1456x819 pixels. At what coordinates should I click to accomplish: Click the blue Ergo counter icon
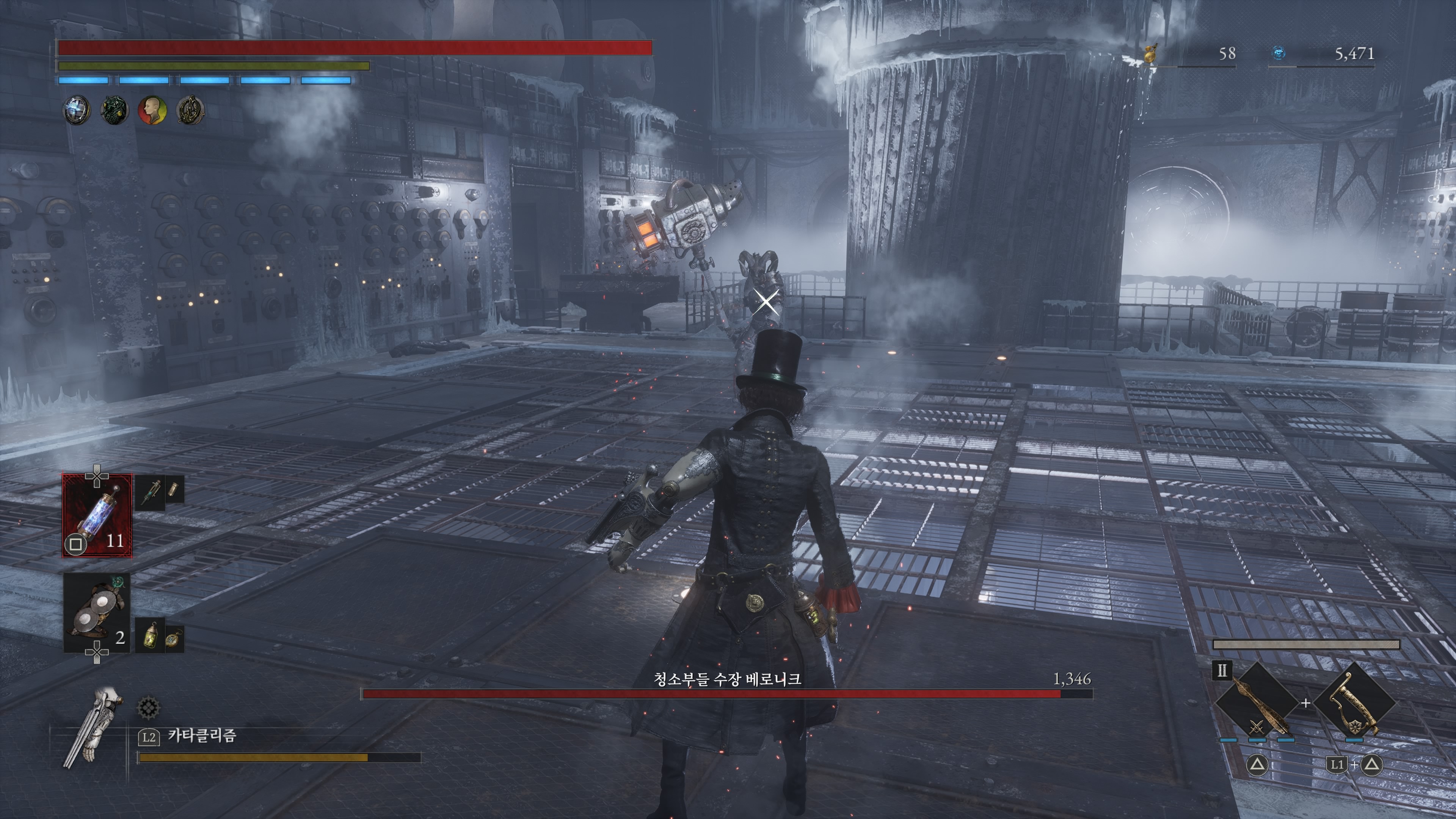[x=1279, y=53]
